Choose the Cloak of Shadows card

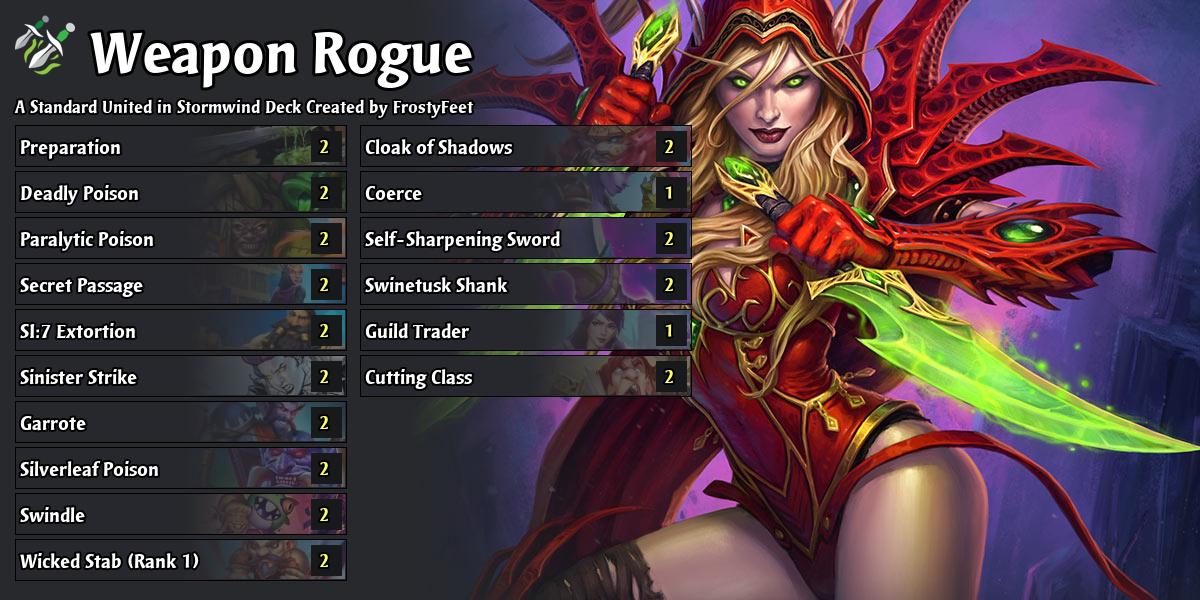tap(525, 147)
